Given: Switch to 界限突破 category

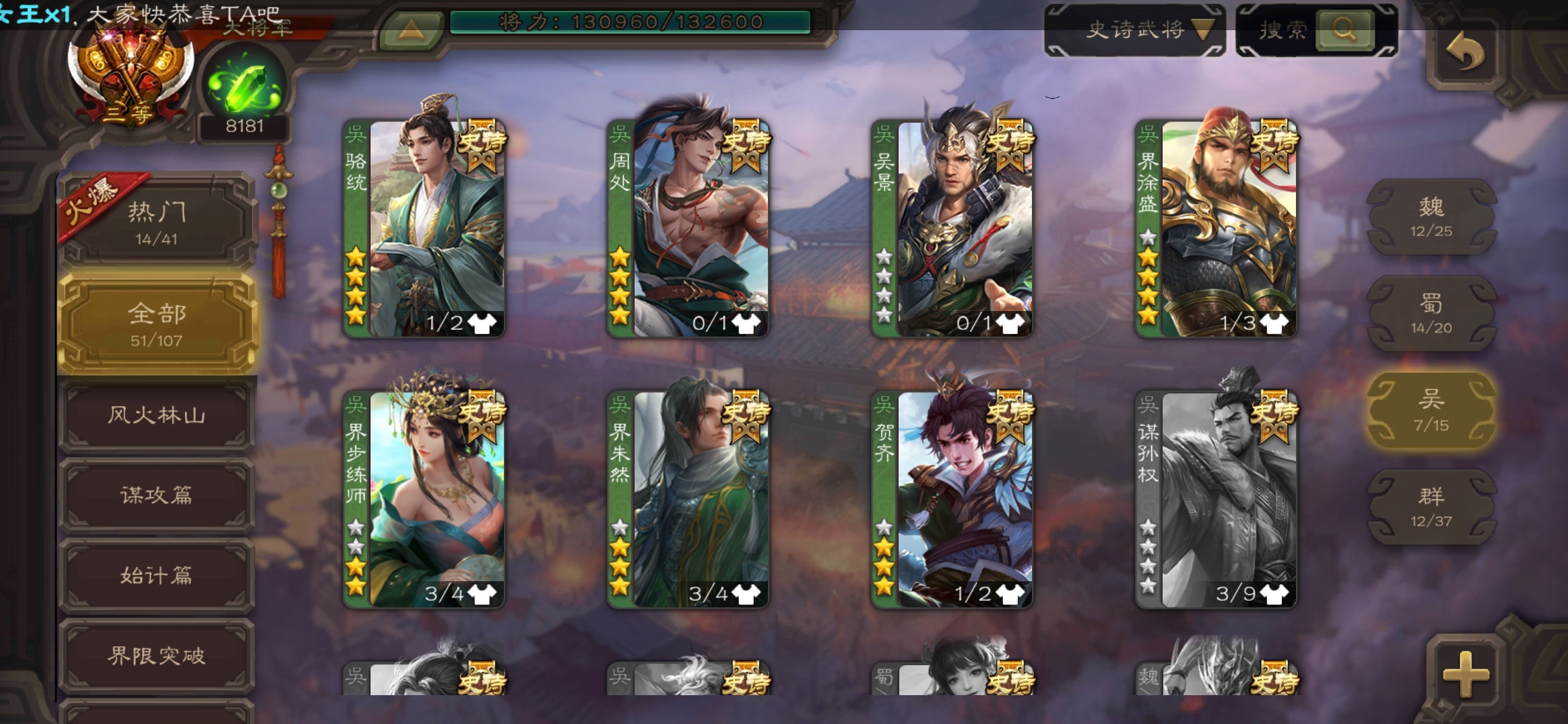Looking at the screenshot, I should [x=157, y=656].
